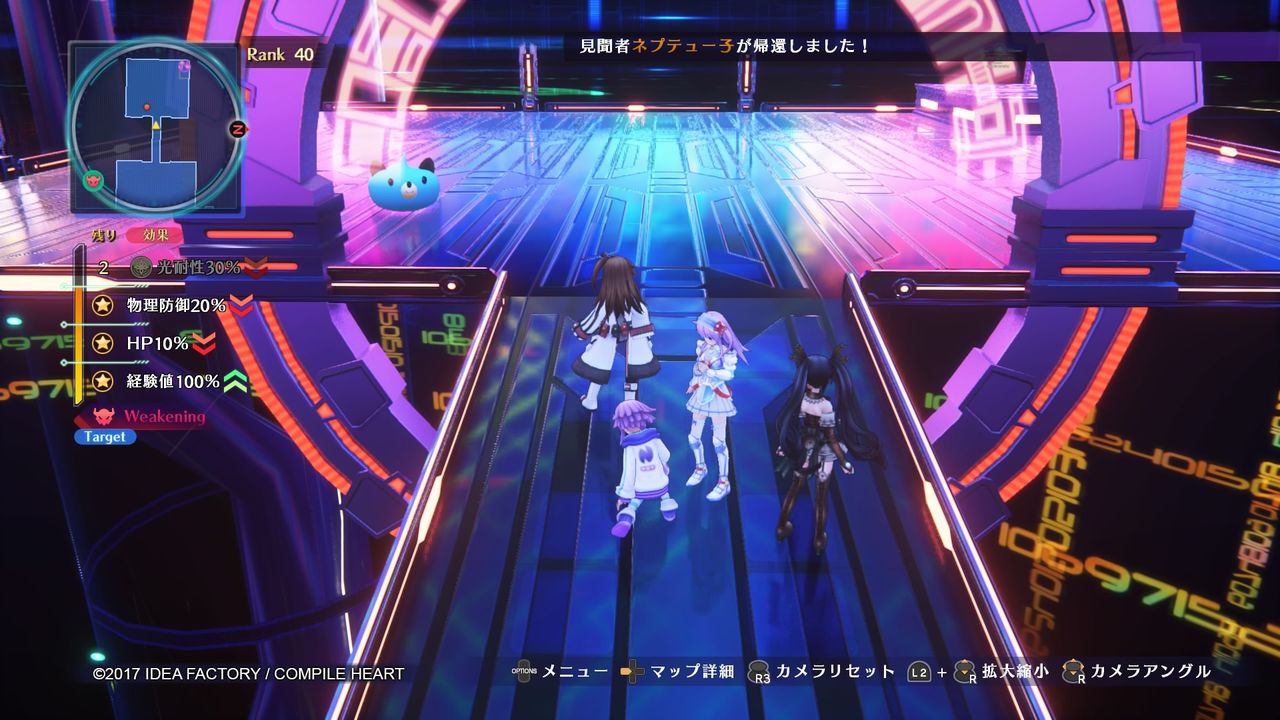Click the red demon Weakening icon
The height and width of the screenshot is (720, 1280).
[x=102, y=414]
